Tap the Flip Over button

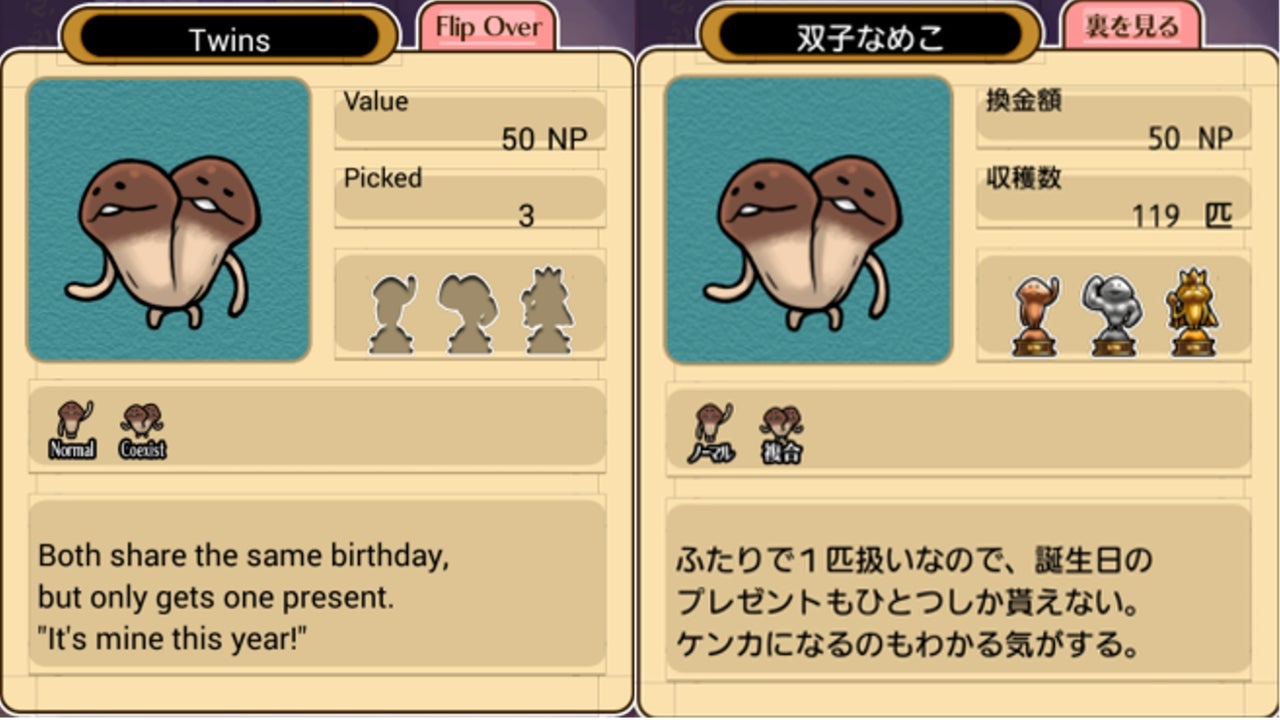[487, 27]
